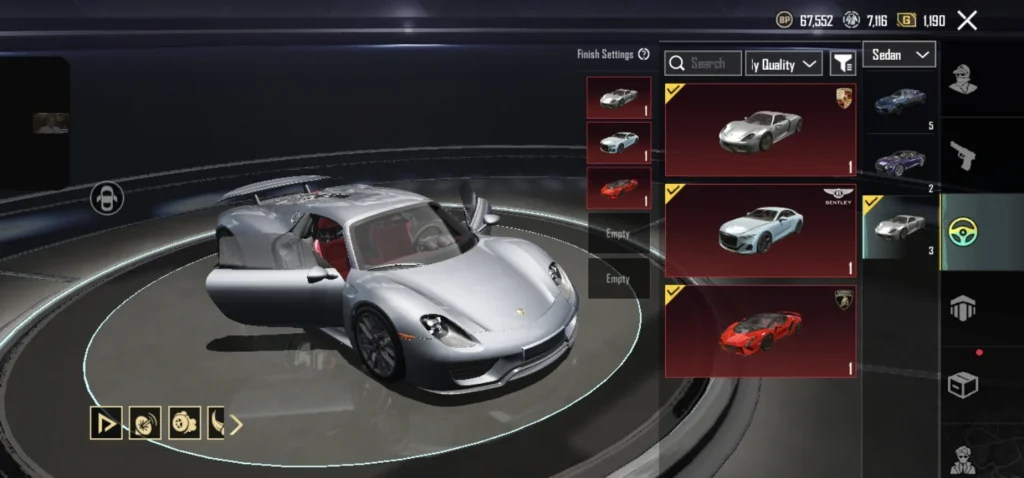Toggle the car doors view icon
Image resolution: width=1024 pixels, height=478 pixels.
click(x=105, y=198)
